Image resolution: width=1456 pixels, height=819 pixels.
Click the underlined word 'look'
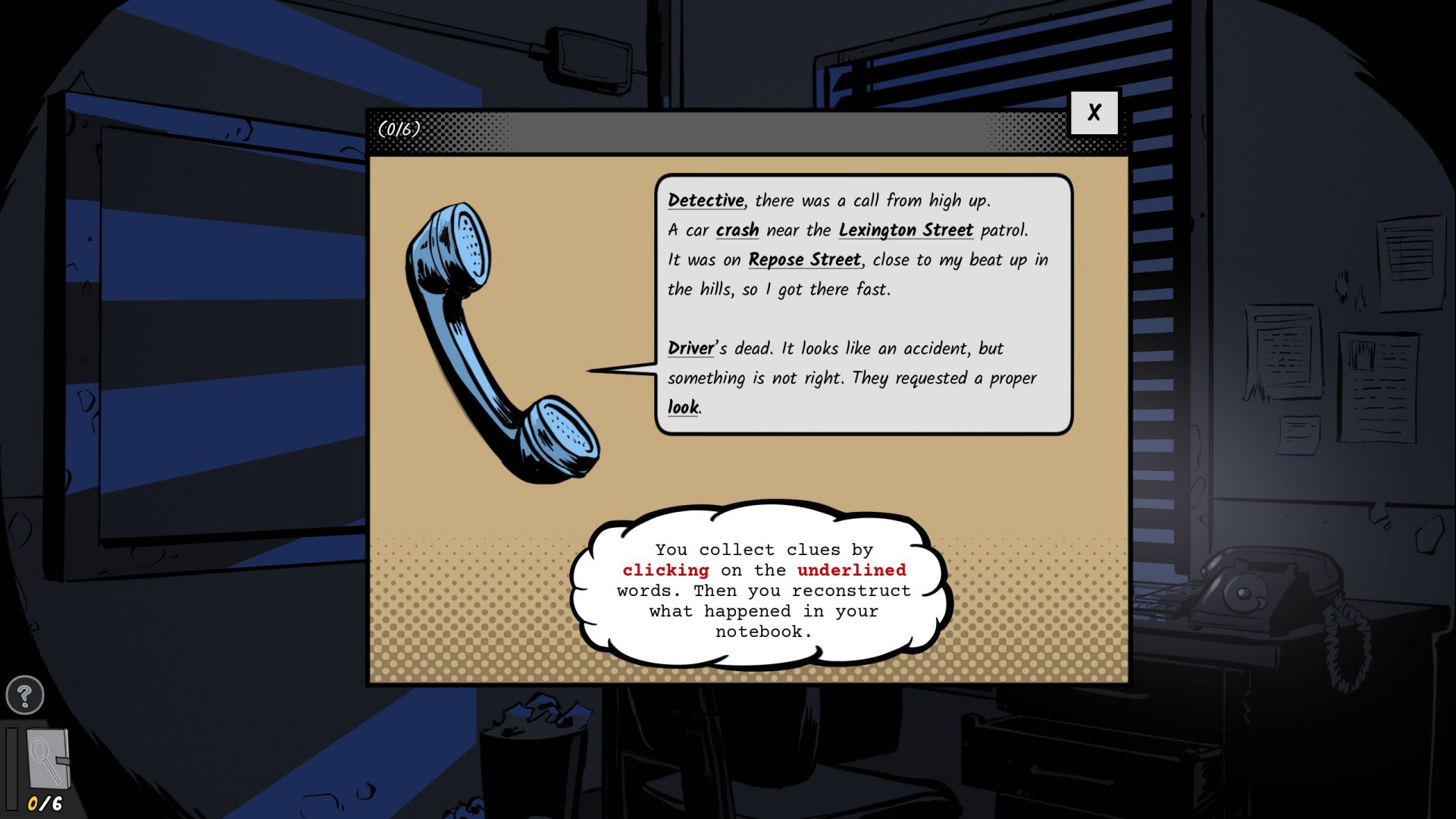tap(683, 407)
